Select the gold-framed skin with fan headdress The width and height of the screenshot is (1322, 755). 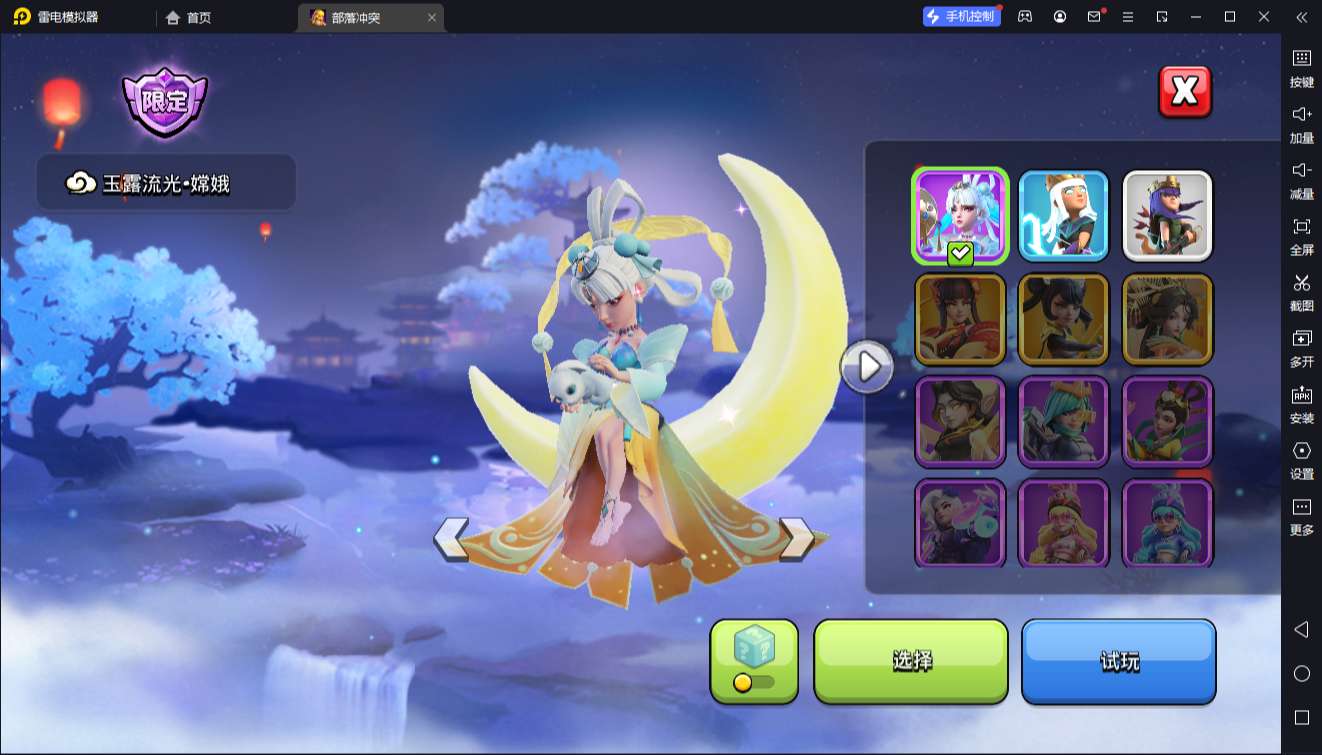click(x=1167, y=319)
